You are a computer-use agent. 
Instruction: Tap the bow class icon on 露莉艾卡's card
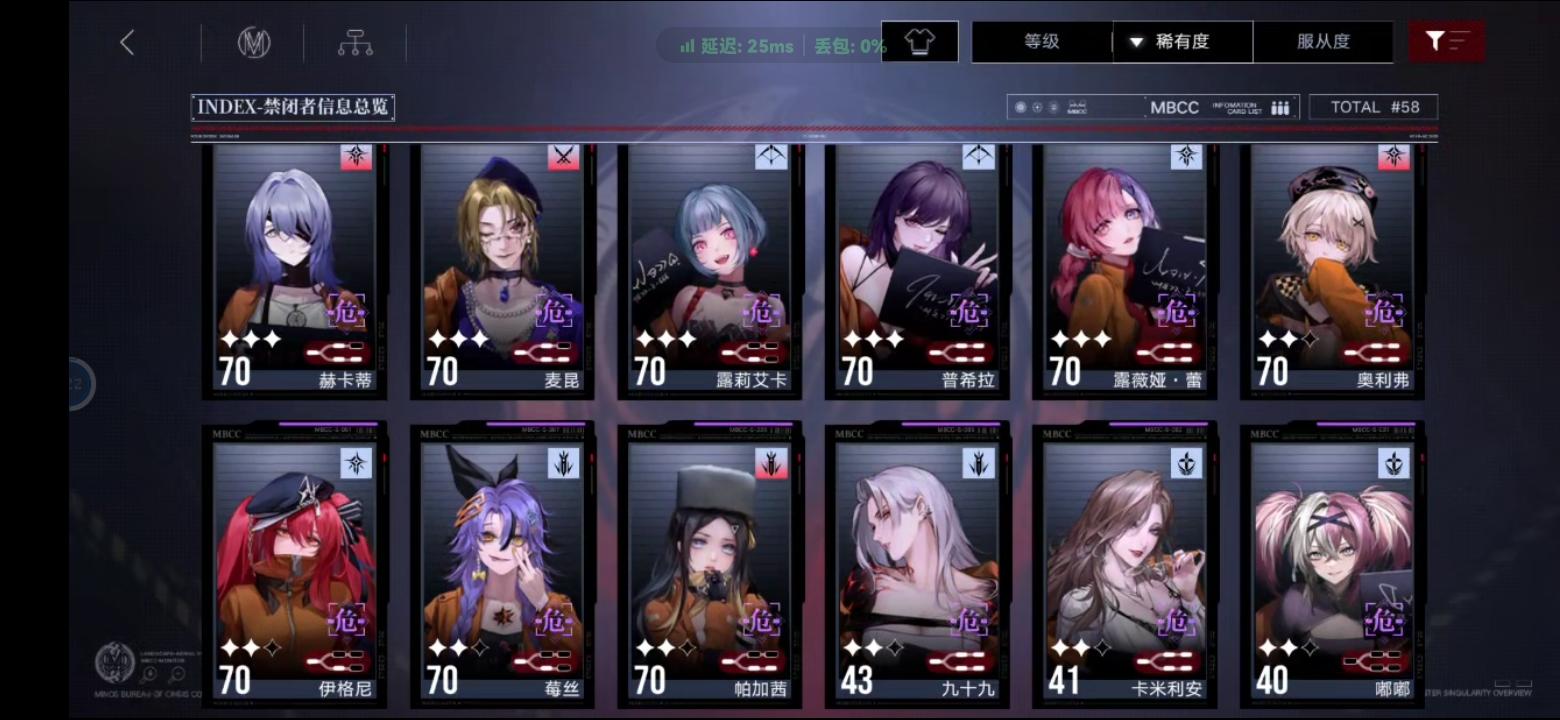769,158
